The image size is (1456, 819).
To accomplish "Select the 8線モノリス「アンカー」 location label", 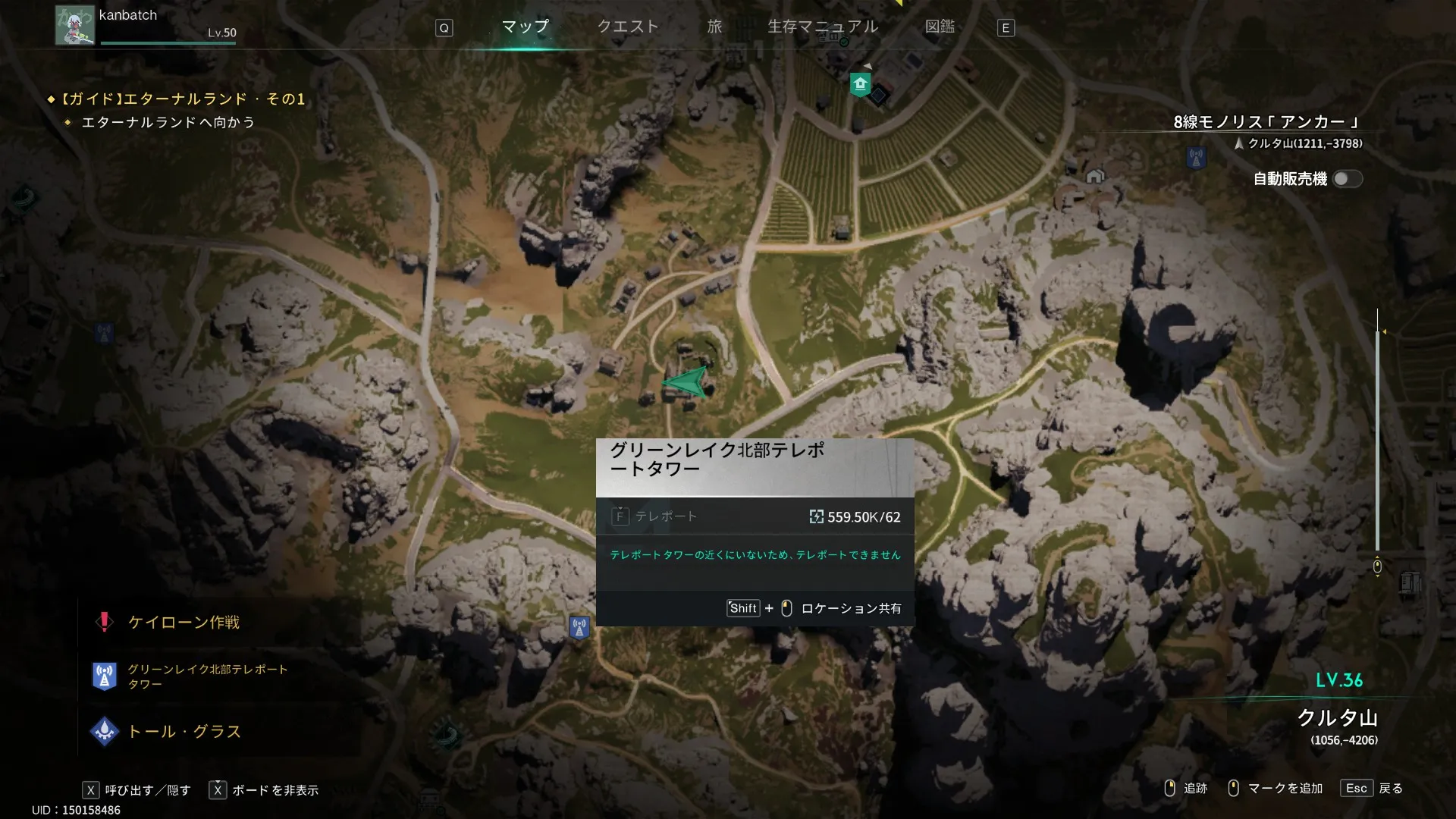I will (x=1266, y=122).
